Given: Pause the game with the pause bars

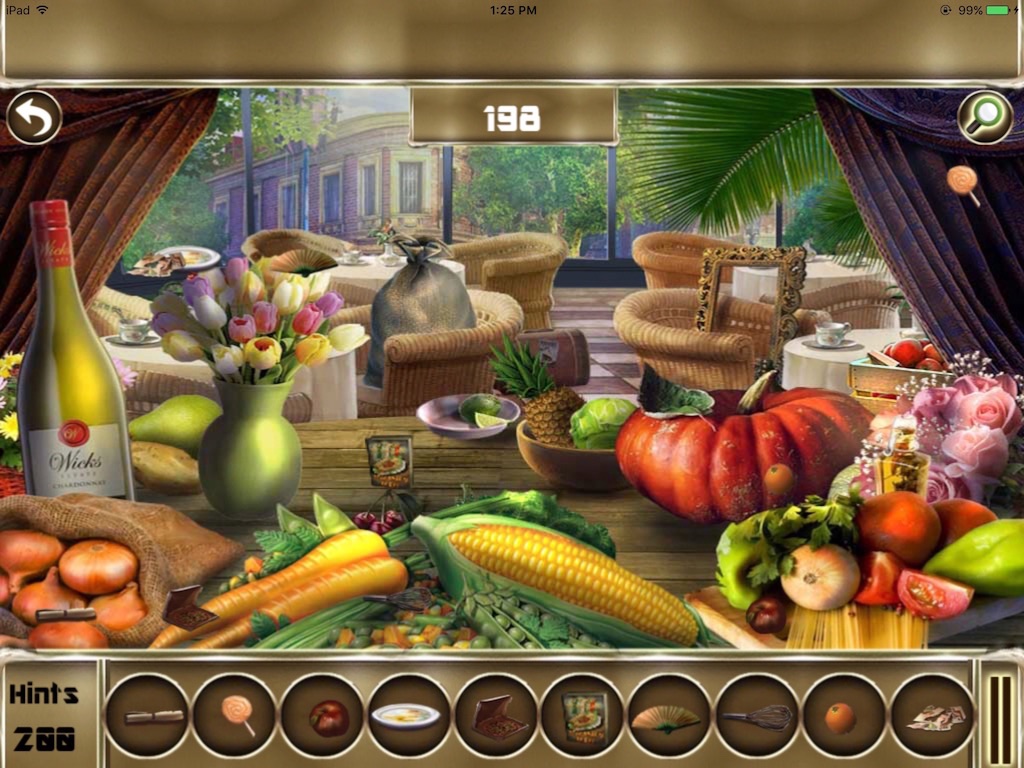Looking at the screenshot, I should pos(1000,716).
